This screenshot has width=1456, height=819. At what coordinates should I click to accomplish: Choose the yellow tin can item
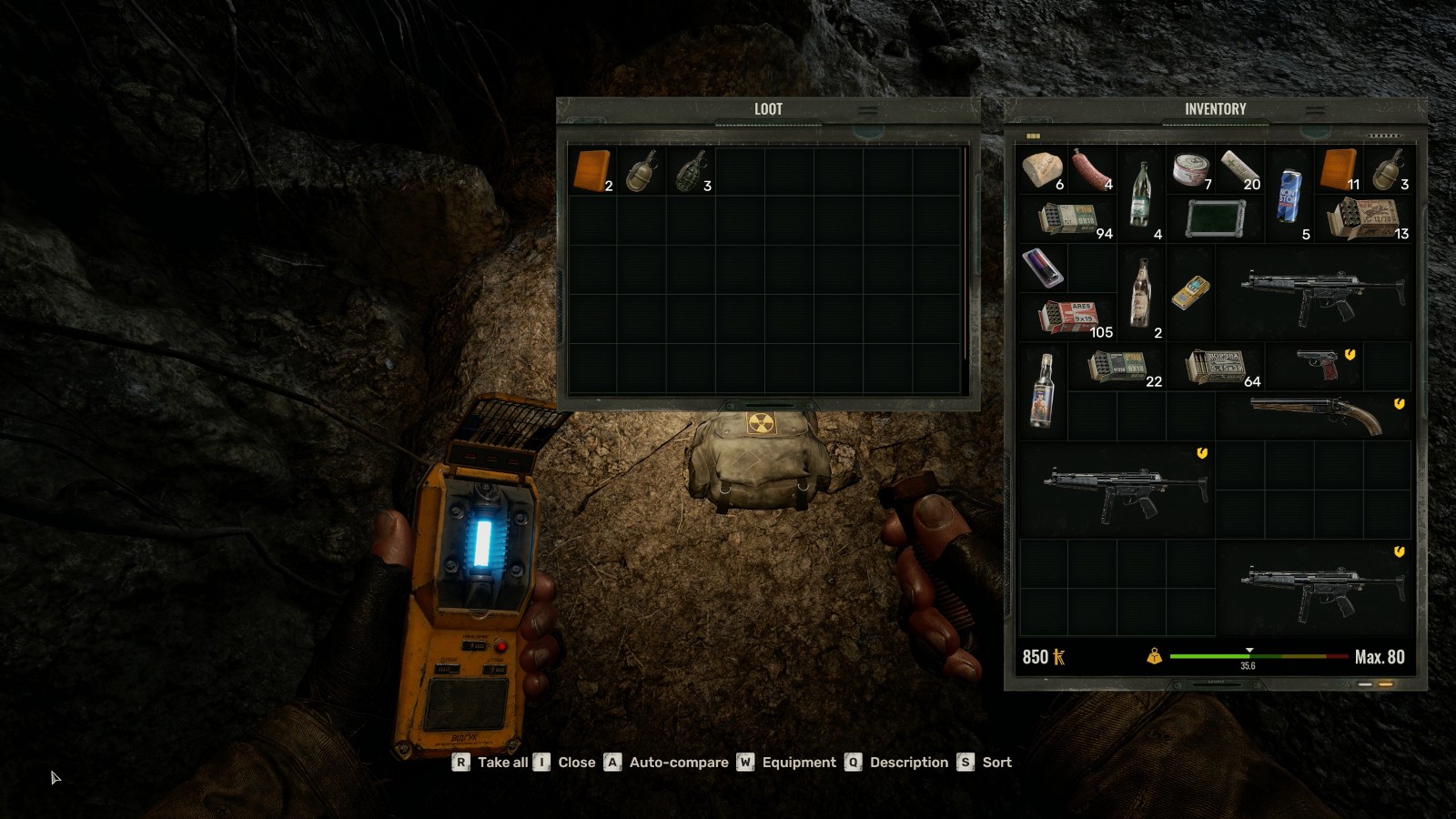point(1190,292)
